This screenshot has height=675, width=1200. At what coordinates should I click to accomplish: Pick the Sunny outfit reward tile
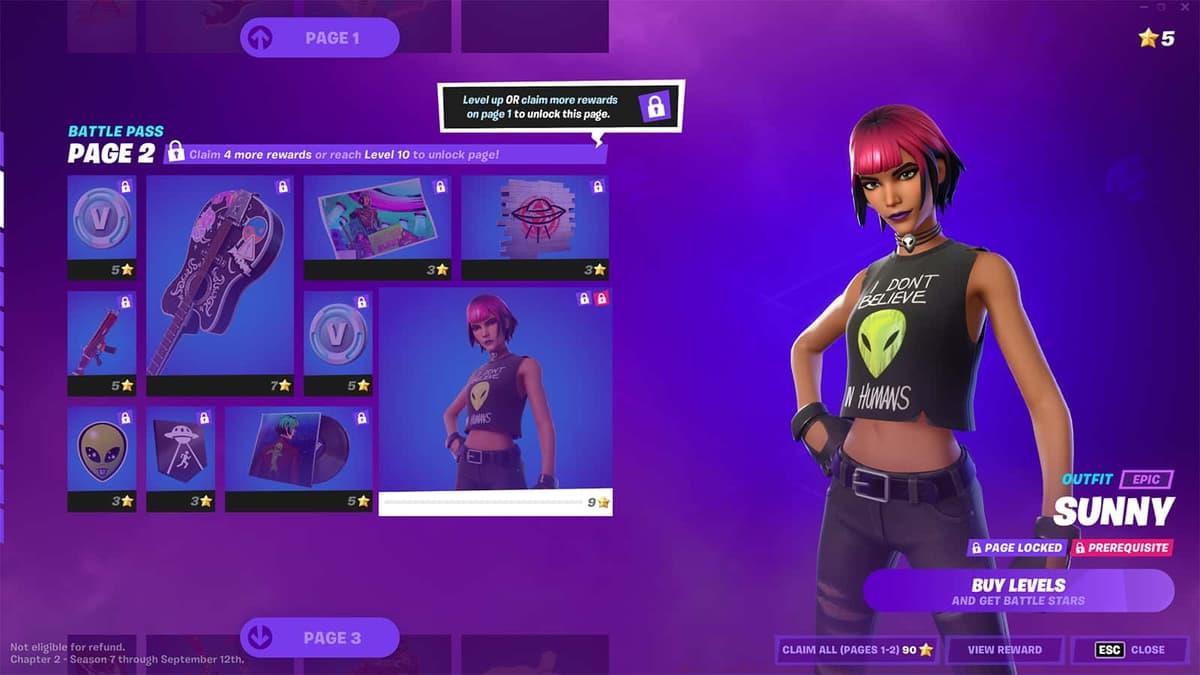[495, 400]
